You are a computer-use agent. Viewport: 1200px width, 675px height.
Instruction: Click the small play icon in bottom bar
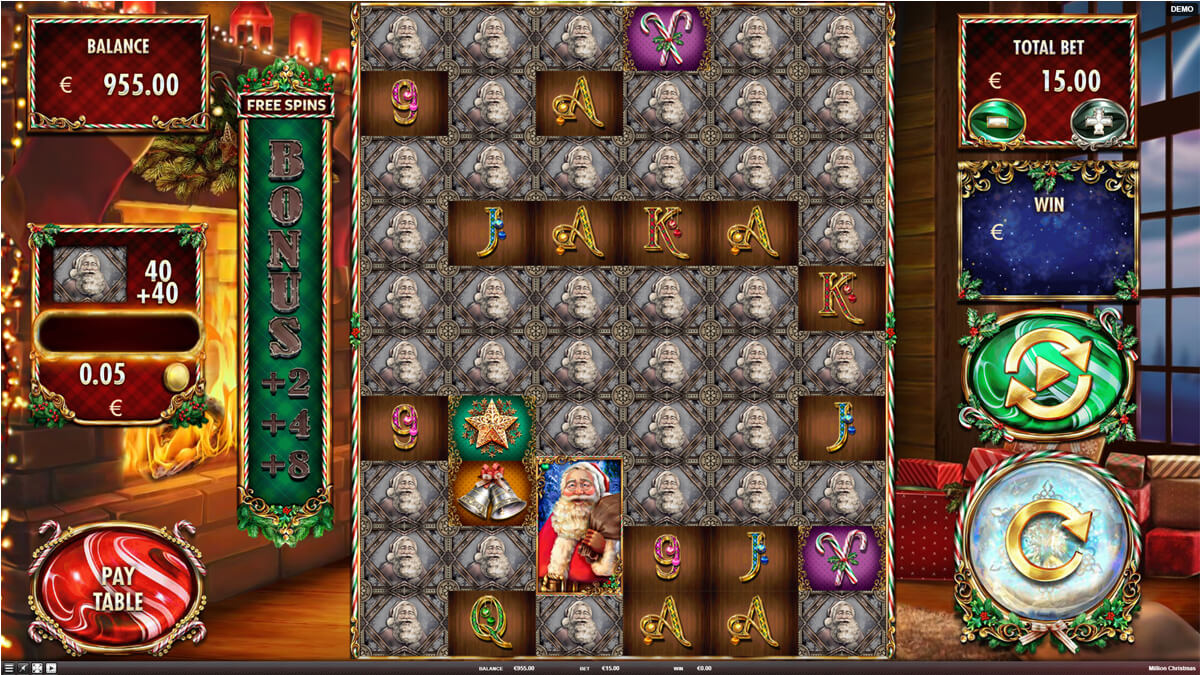coord(51,668)
